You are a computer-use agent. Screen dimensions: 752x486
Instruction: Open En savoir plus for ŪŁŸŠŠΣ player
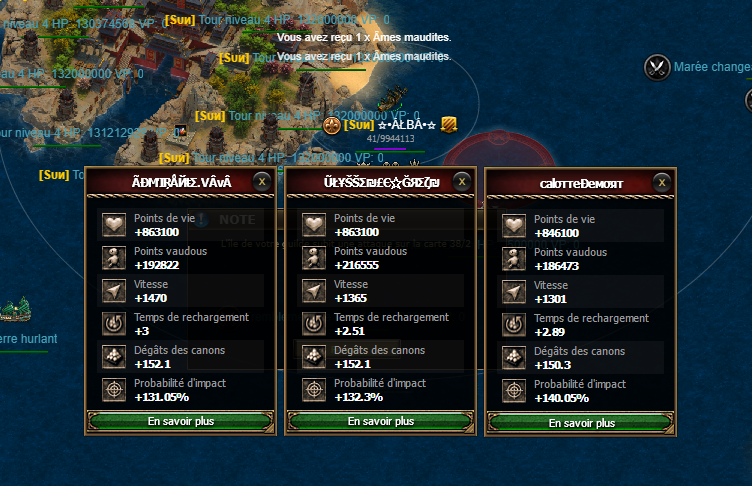pos(380,422)
